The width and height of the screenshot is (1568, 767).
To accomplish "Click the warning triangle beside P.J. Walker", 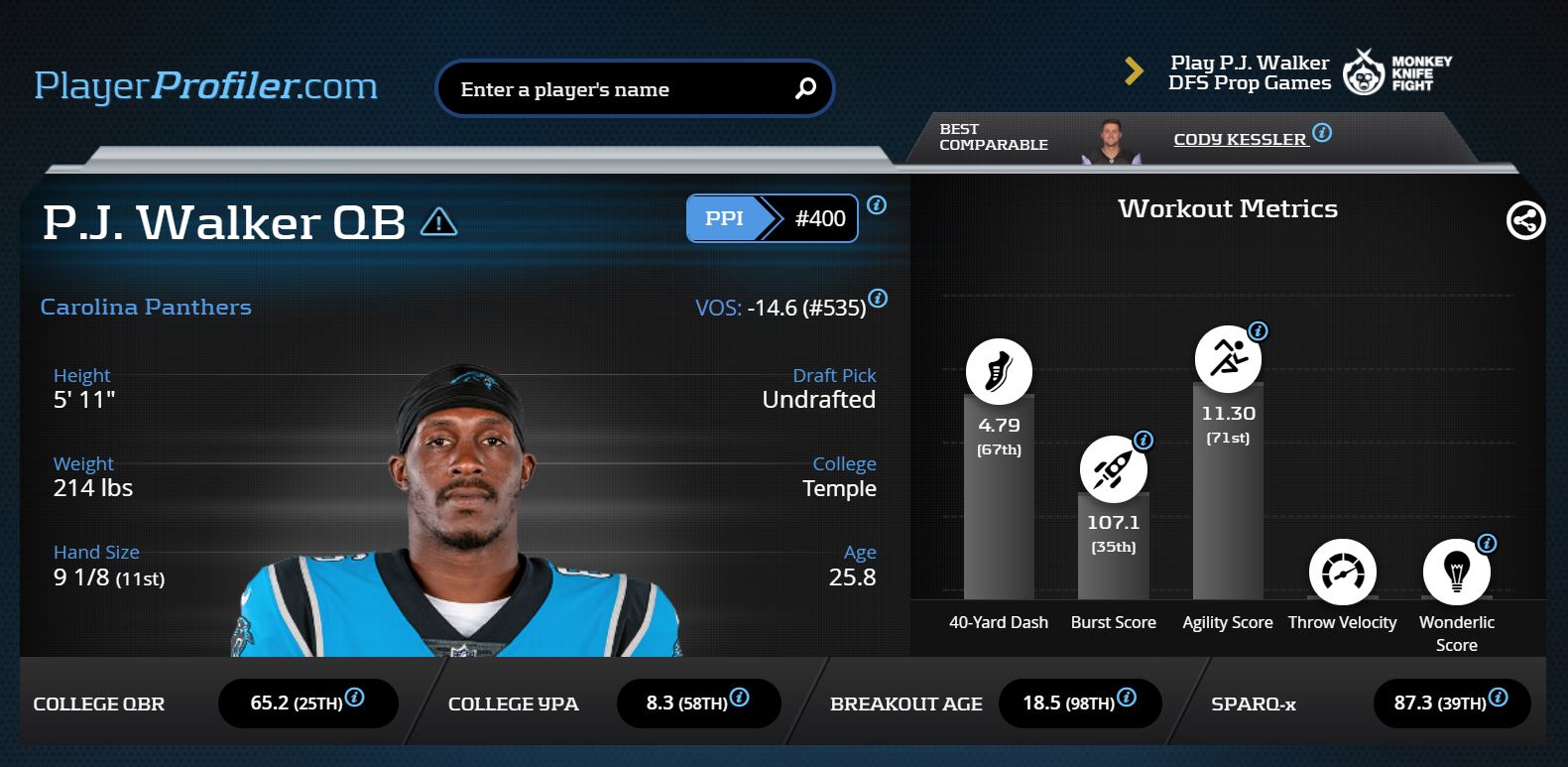I will 438,221.
